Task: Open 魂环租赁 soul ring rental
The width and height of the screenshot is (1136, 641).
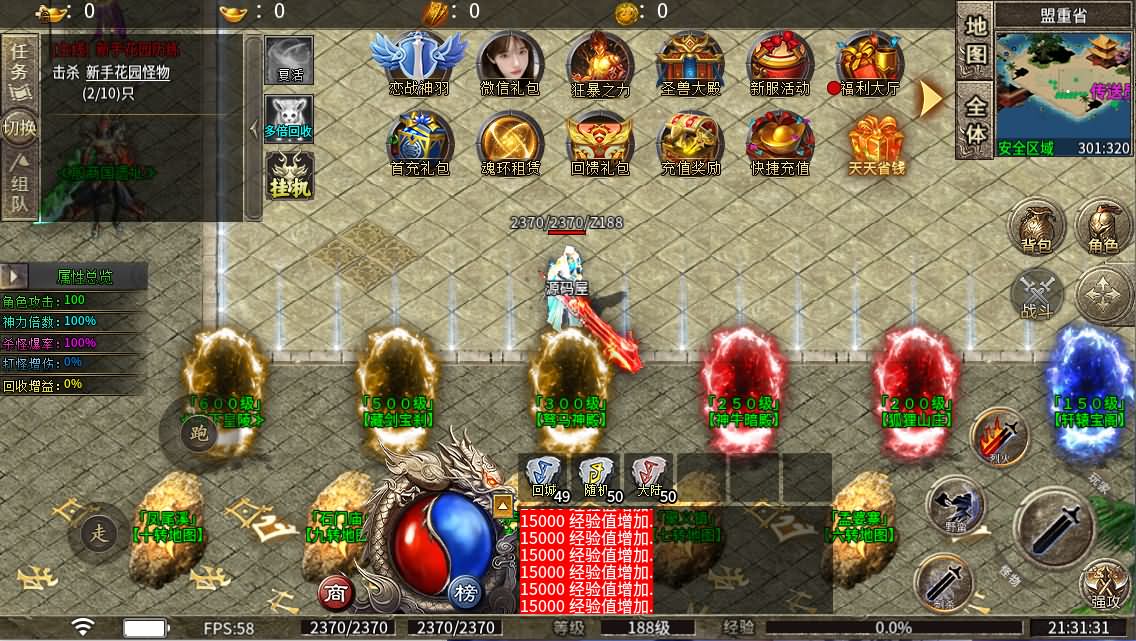Action: coord(510,142)
